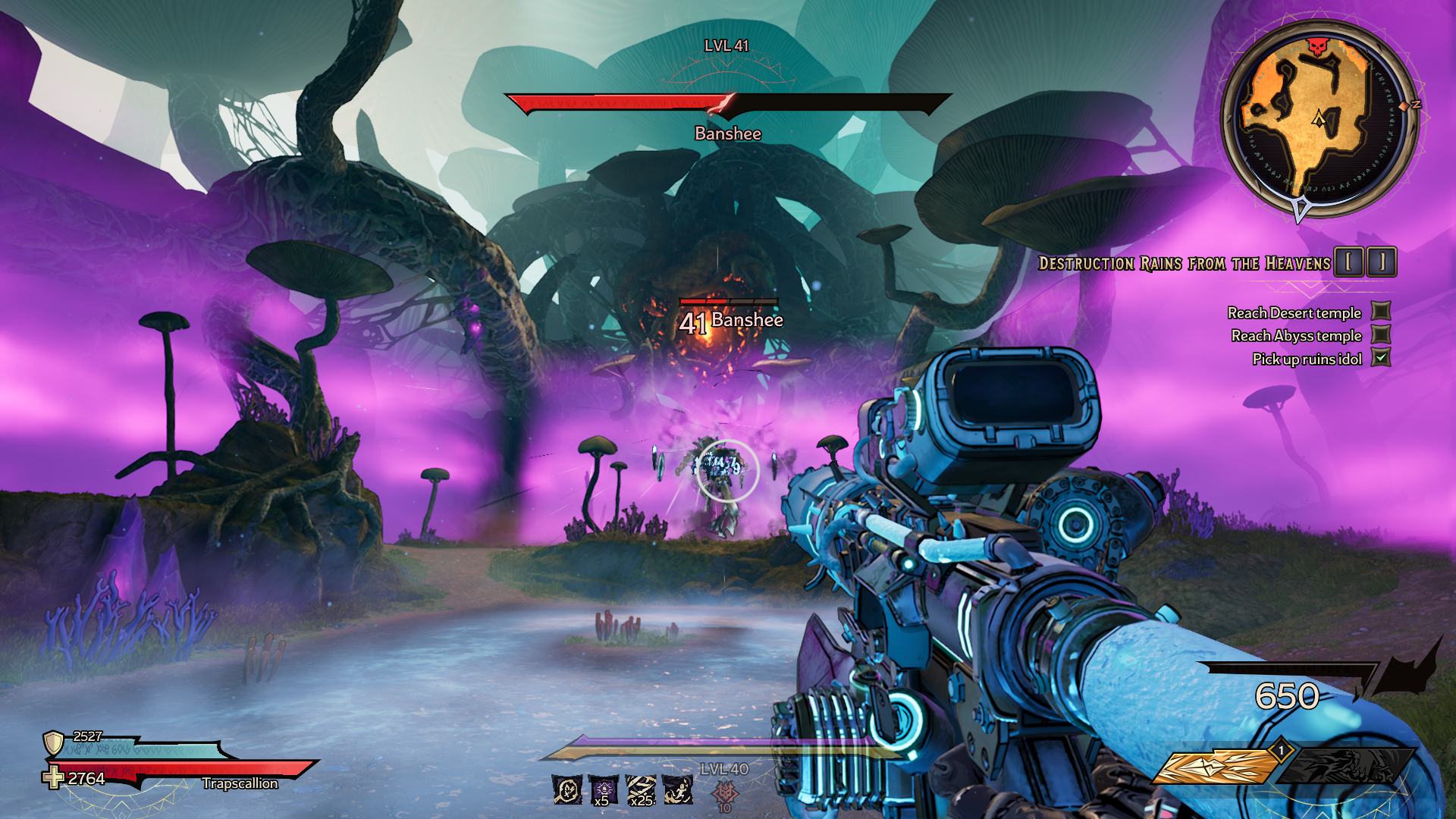
Task: Inspect the x25 crossed blades buff icon
Action: click(641, 790)
